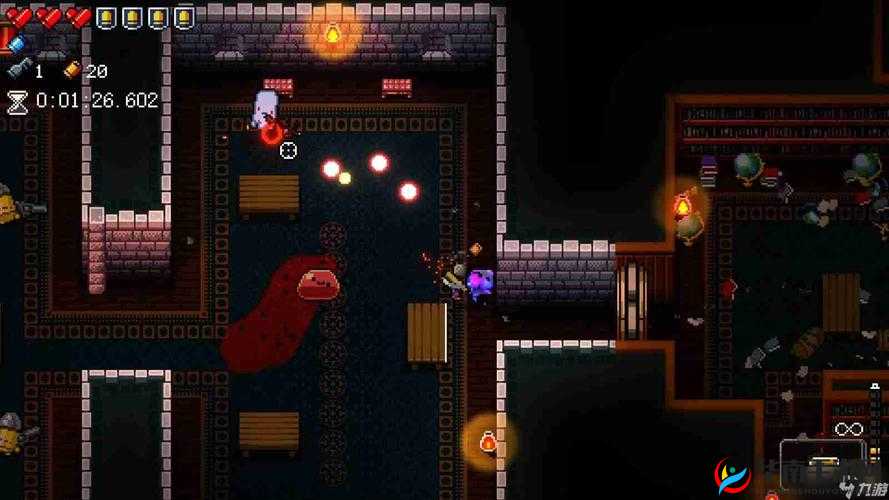The image size is (889, 500).
Task: Click the orange shell currency icon
Action: [71, 70]
